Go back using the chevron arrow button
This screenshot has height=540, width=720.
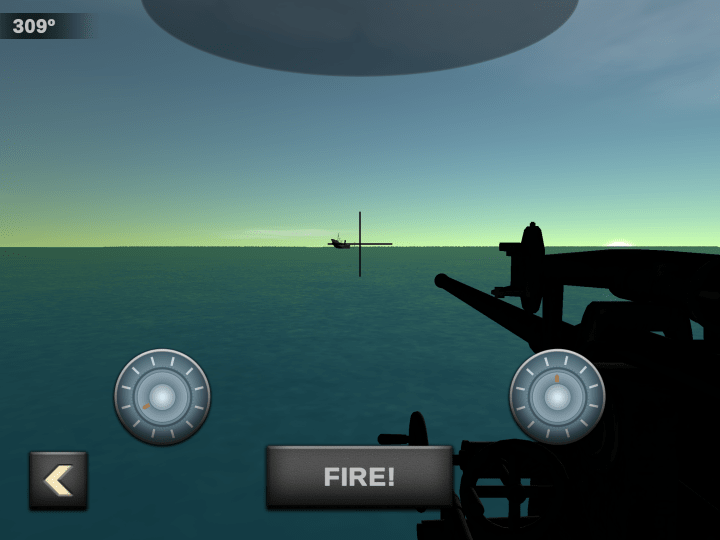[58, 480]
